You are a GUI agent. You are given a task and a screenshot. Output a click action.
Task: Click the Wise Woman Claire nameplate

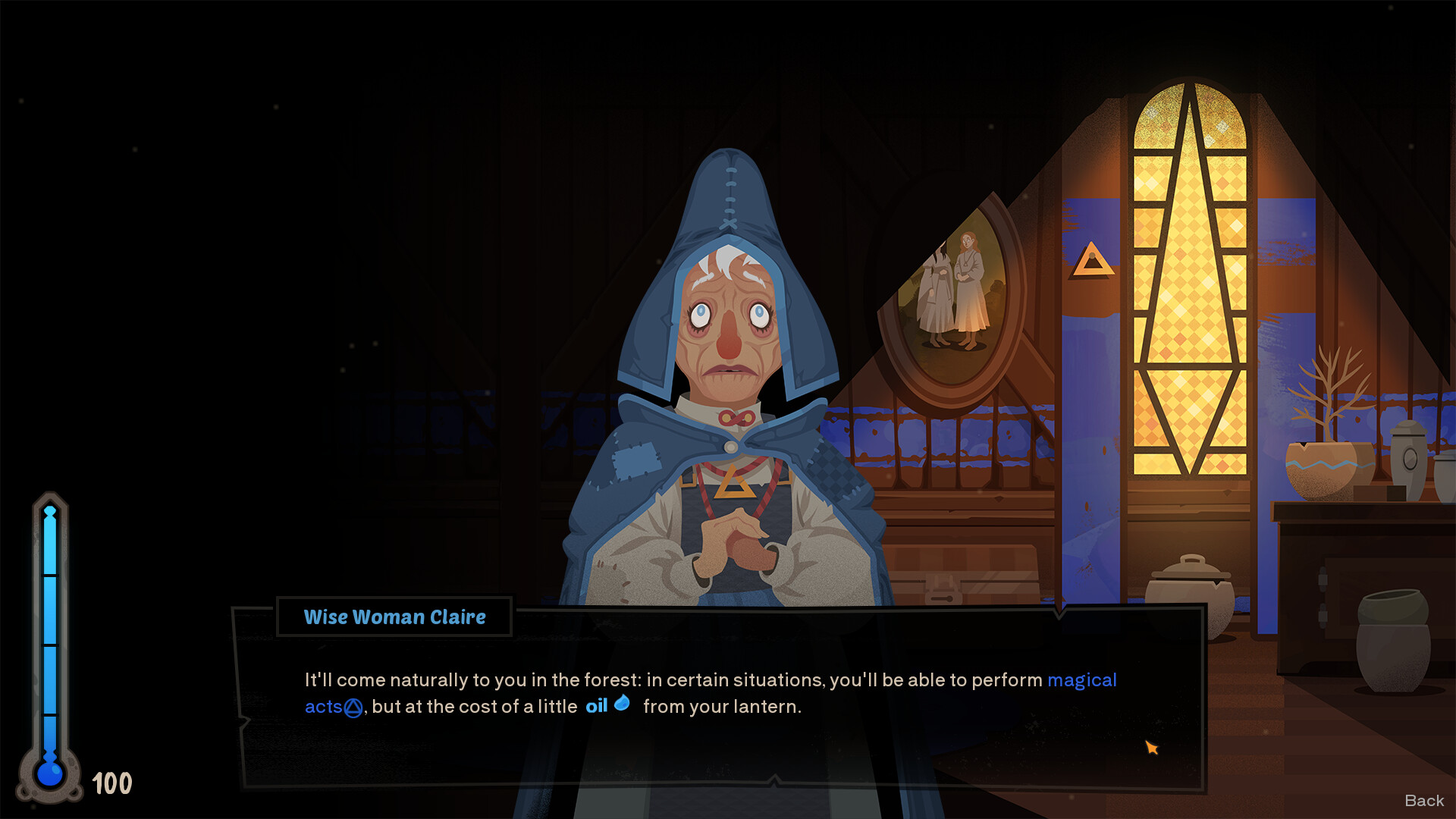click(394, 617)
